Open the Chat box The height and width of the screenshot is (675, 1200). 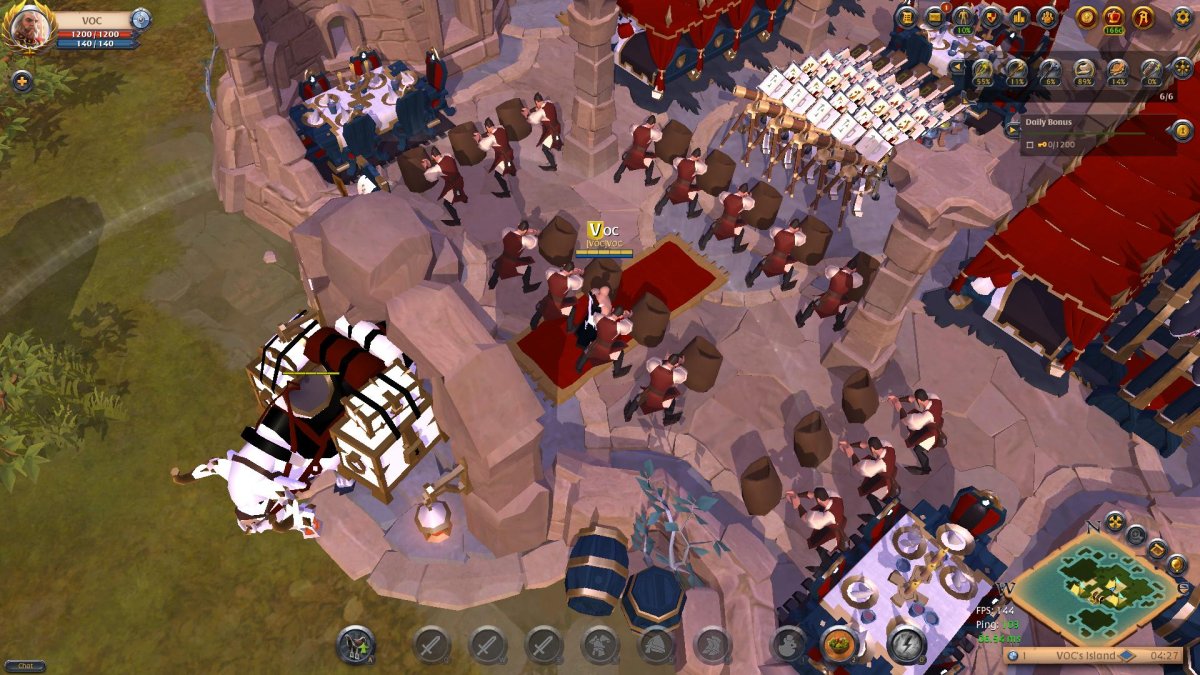(25, 666)
